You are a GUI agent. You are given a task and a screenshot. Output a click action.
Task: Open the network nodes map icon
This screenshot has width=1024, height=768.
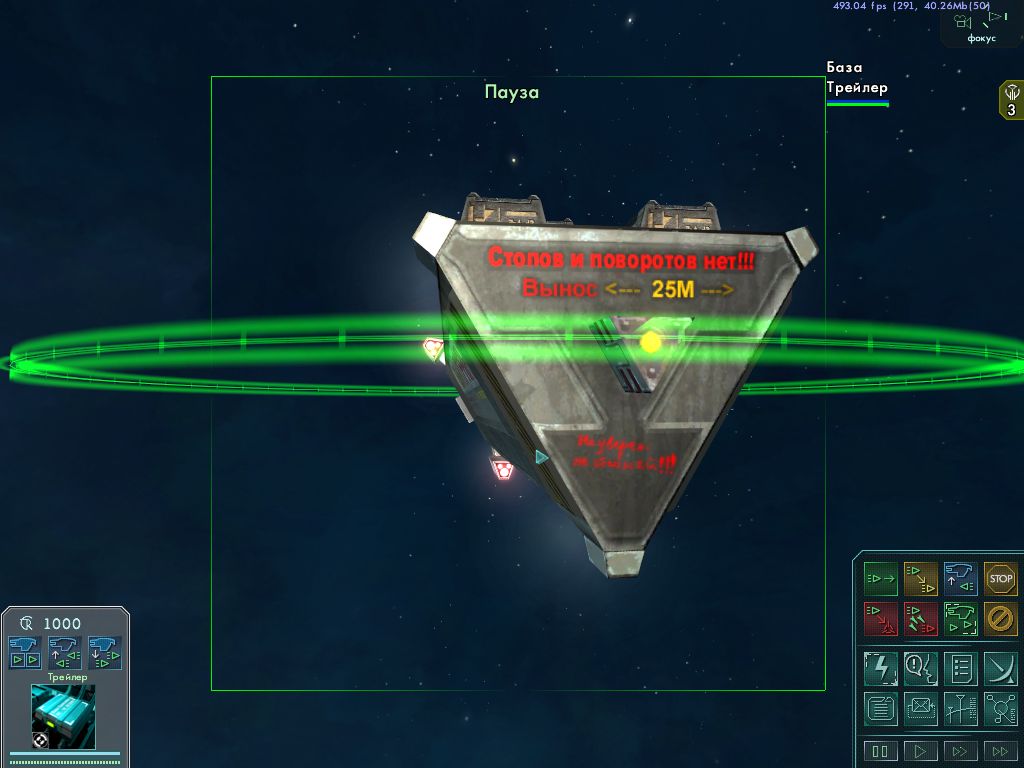[1000, 709]
